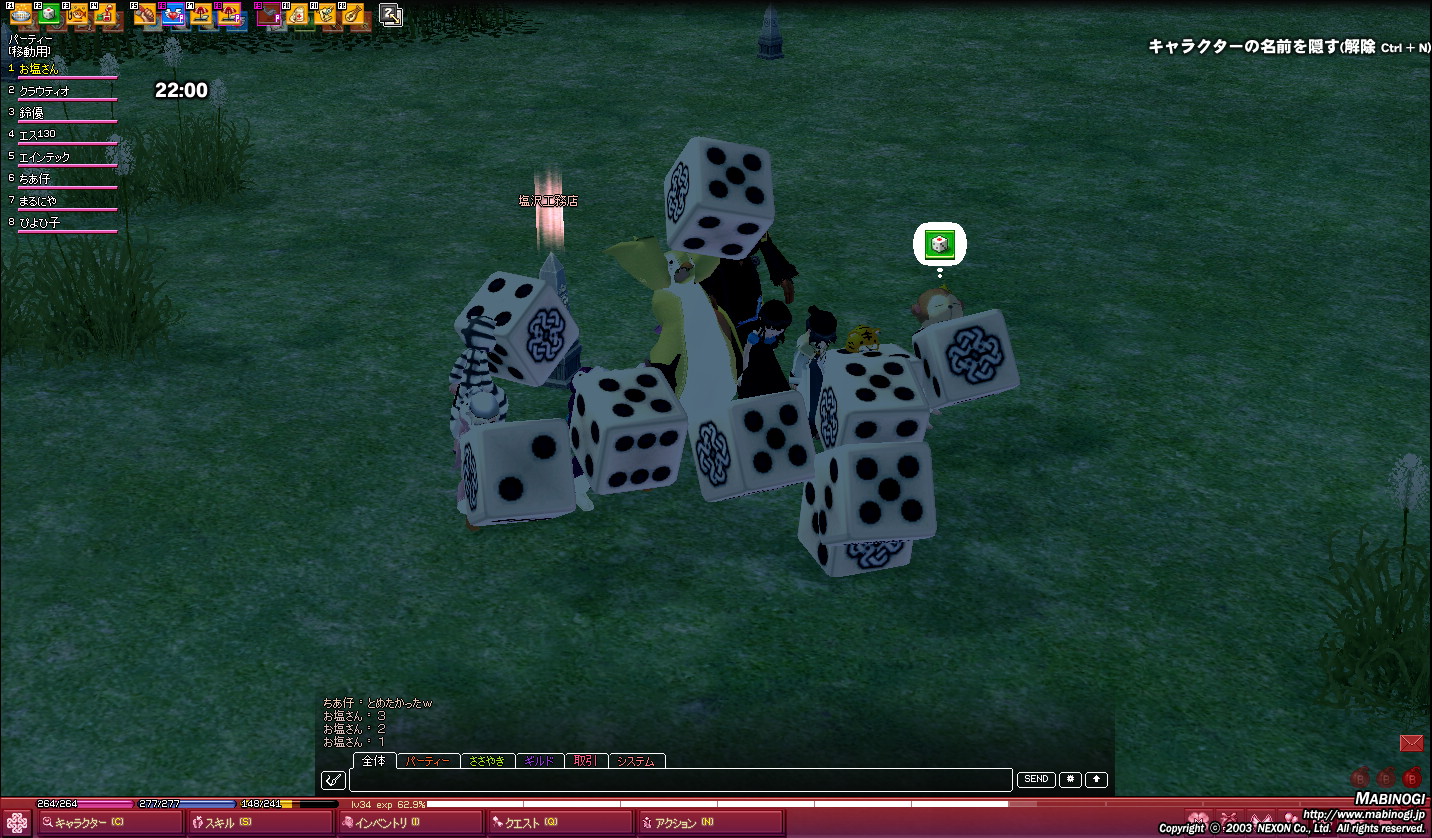1432x838 pixels.
Task: Show the 取引 trade chat tab
Action: click(585, 761)
